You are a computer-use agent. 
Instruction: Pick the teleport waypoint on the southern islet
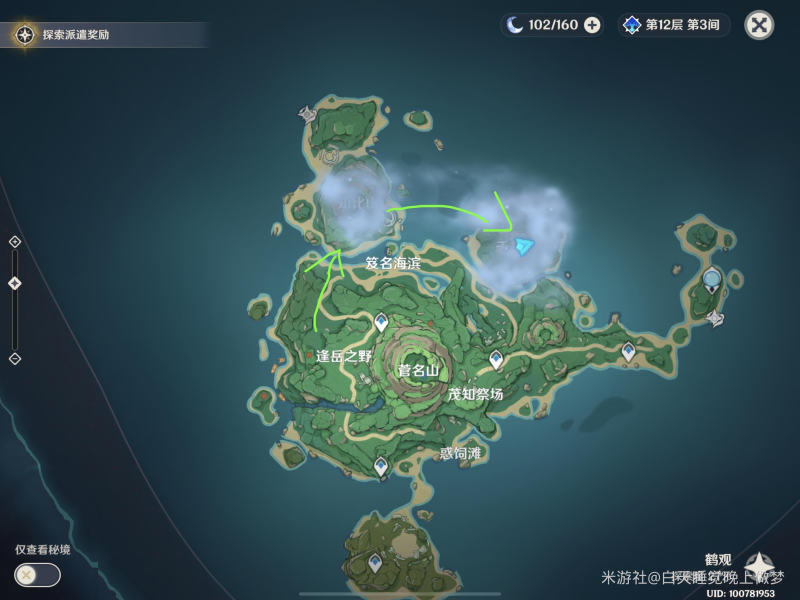click(x=374, y=563)
